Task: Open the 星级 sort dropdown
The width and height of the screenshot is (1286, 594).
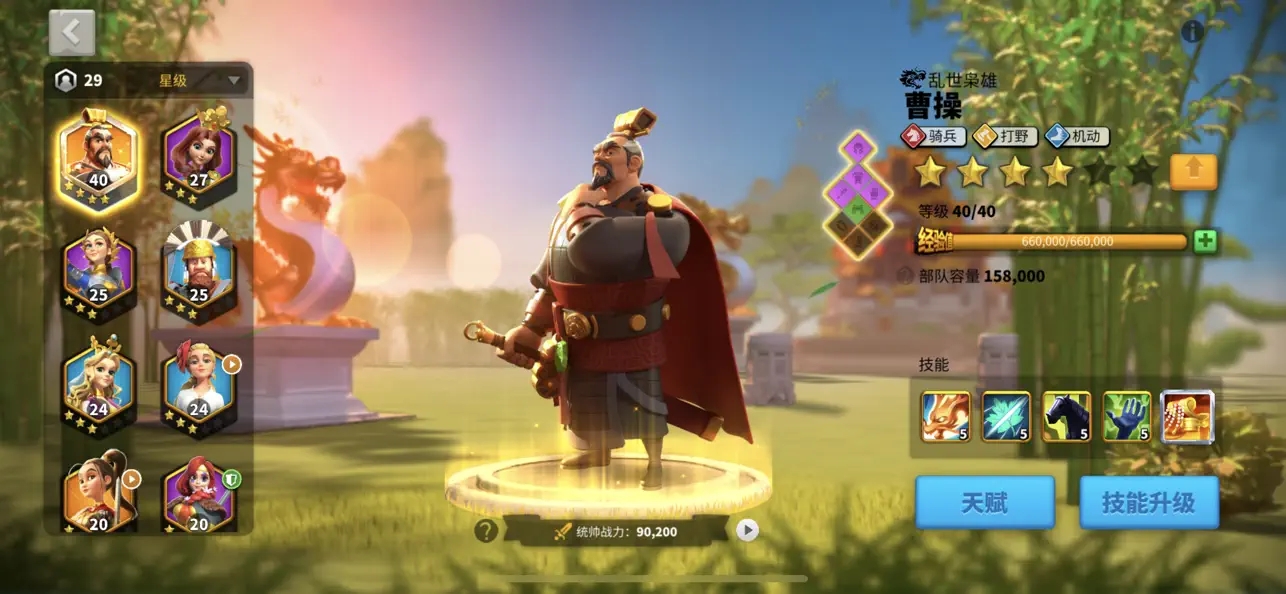Action: [200, 81]
